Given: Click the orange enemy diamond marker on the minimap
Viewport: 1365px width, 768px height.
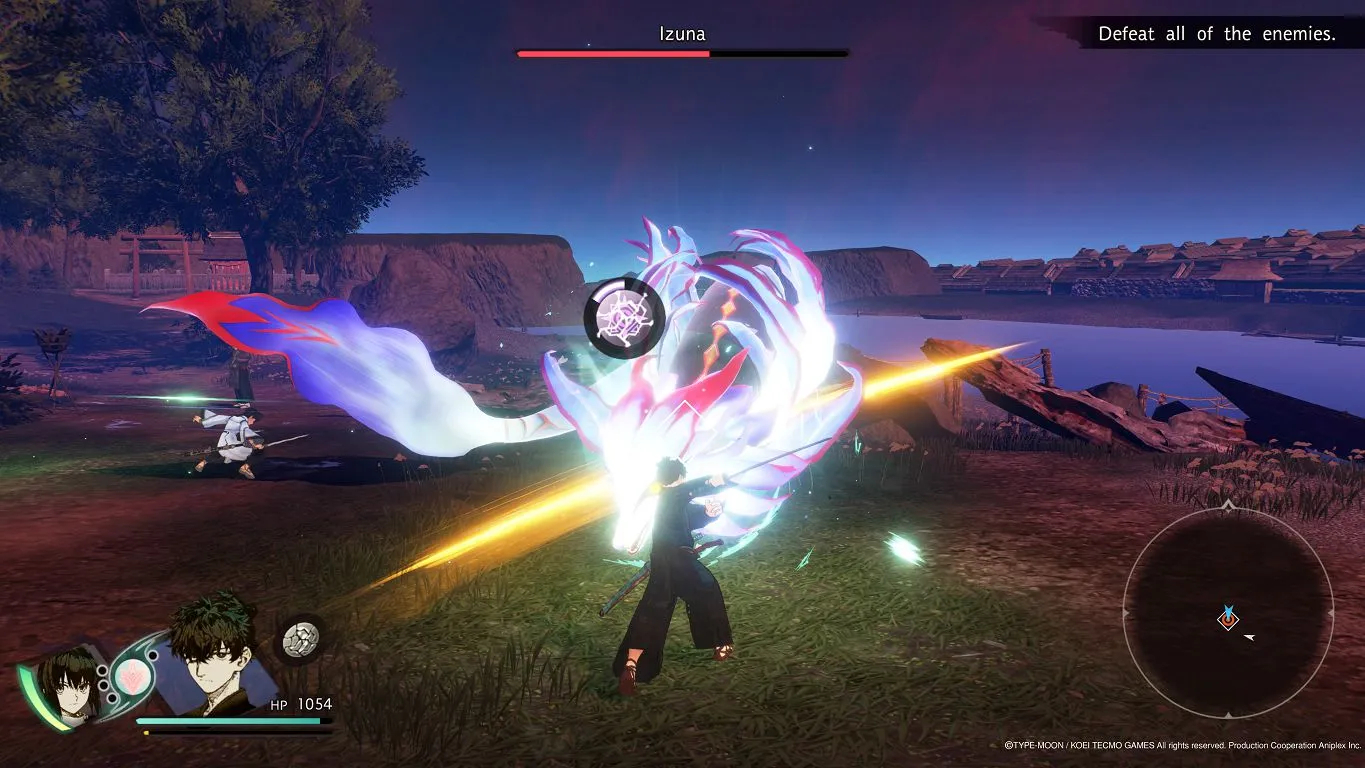Looking at the screenshot, I should coord(1227,621).
